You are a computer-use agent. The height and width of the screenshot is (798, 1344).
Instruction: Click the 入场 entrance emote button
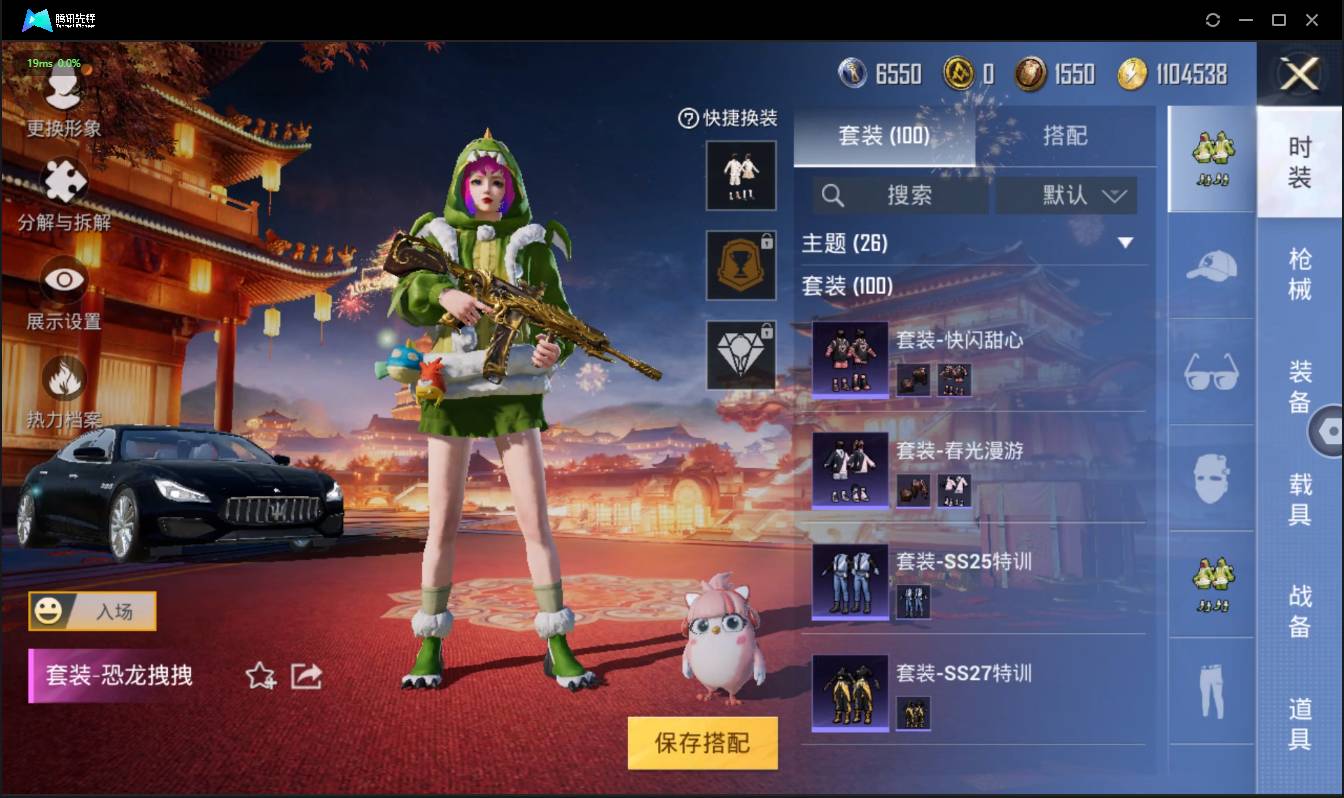(x=91, y=611)
